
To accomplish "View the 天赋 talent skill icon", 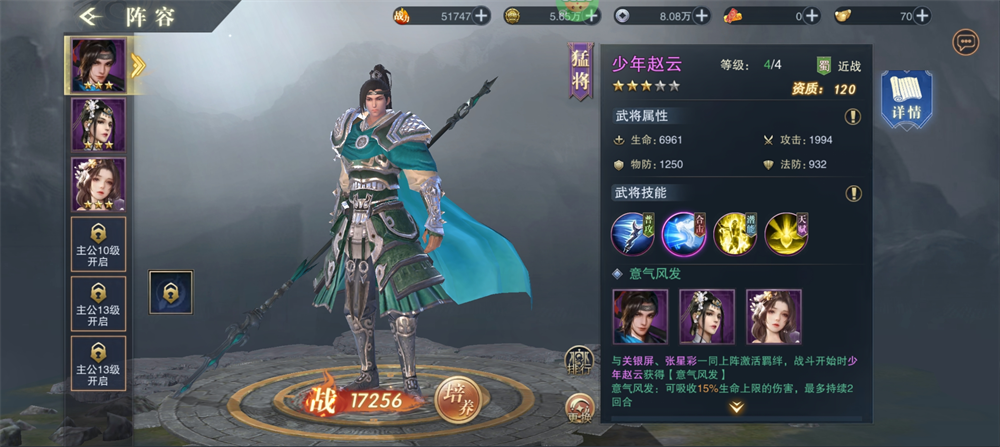I will 786,234.
